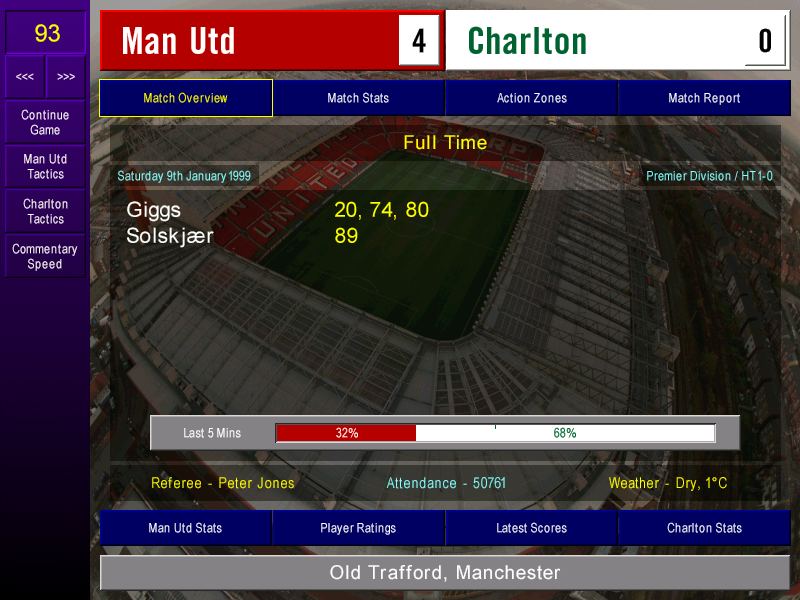The image size is (800, 600).
Task: Open Charlton Stats
Action: 704,528
